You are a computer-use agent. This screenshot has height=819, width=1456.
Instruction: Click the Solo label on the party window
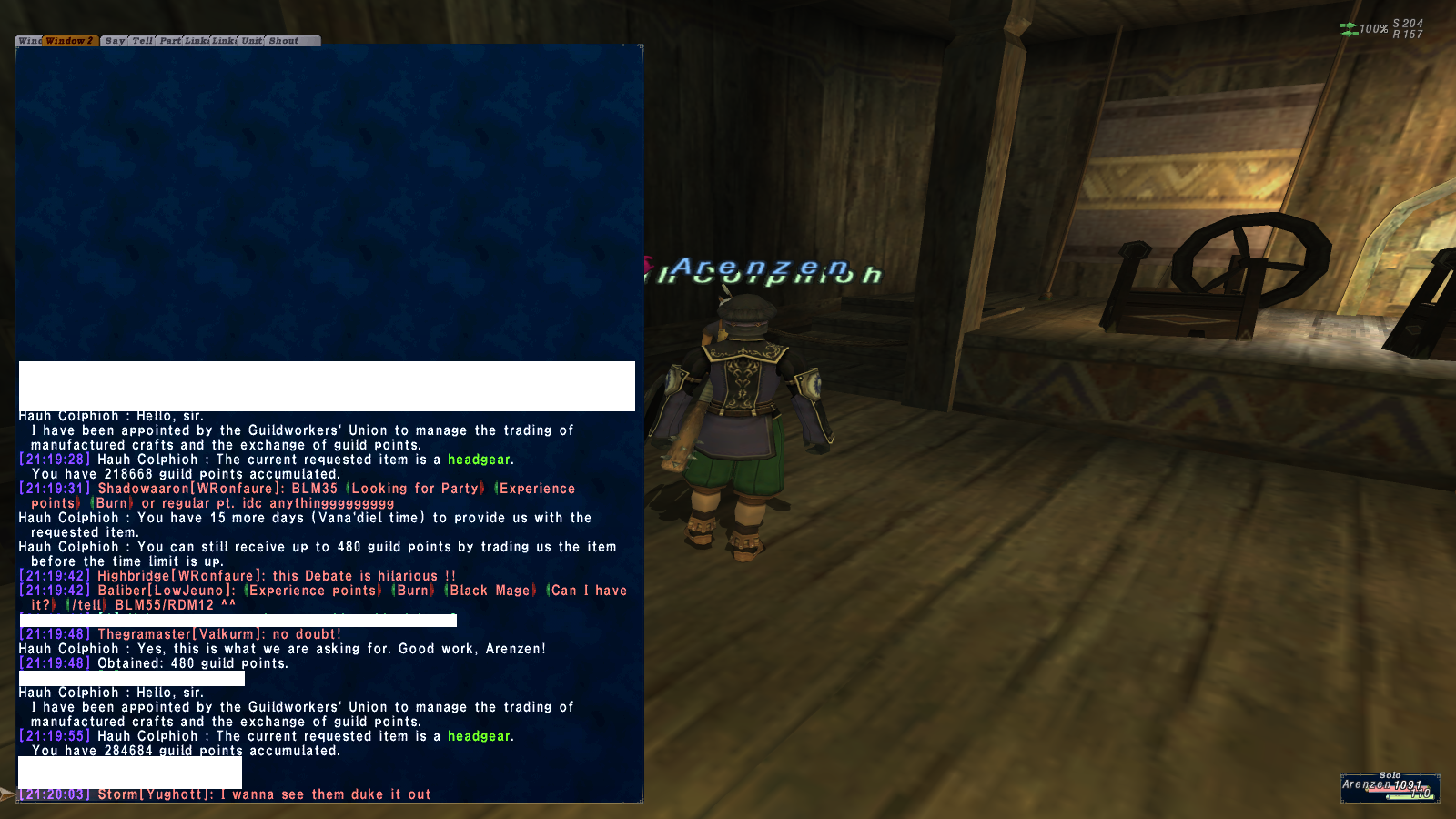pyautogui.click(x=1390, y=775)
